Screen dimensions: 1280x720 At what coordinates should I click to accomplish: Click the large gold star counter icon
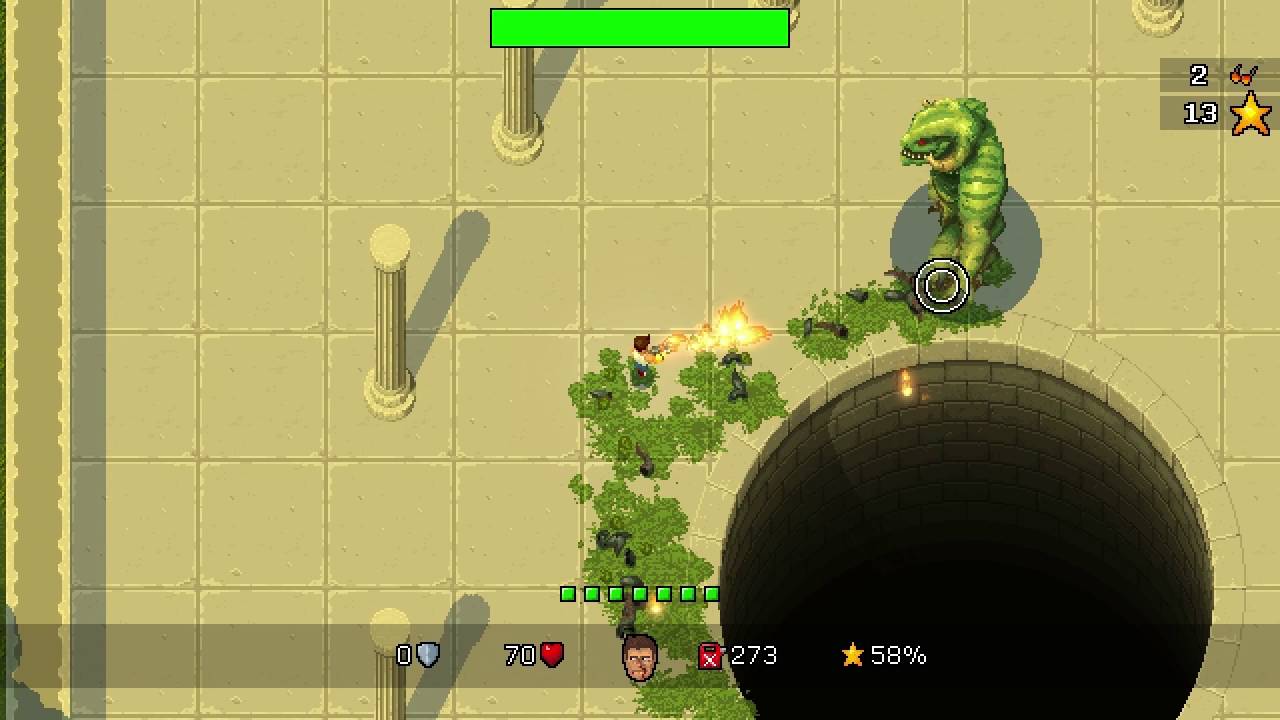pos(1250,114)
